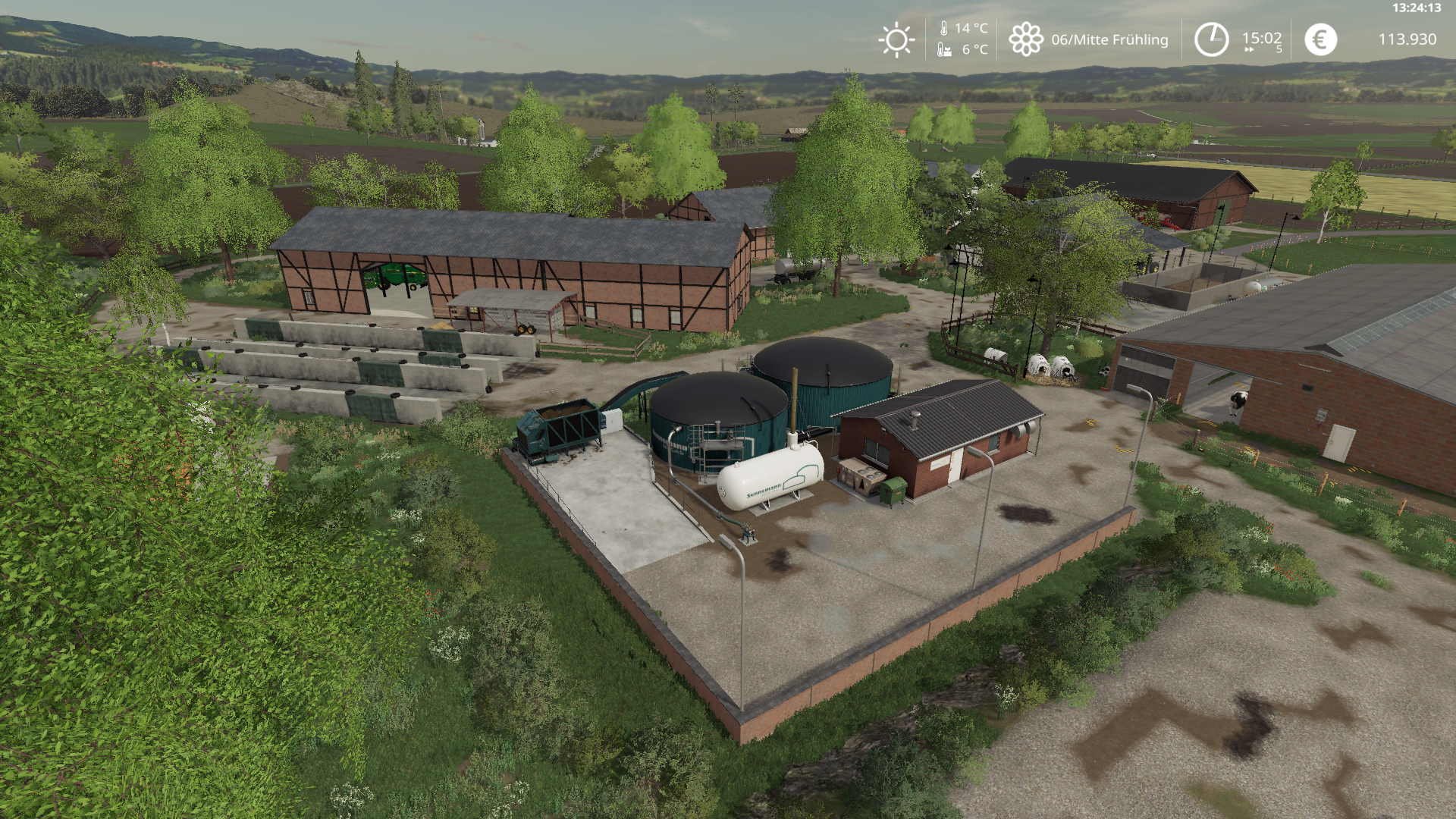Image resolution: width=1456 pixels, height=819 pixels.
Task: Click the thermometer temperature icon
Action: coord(944,29)
